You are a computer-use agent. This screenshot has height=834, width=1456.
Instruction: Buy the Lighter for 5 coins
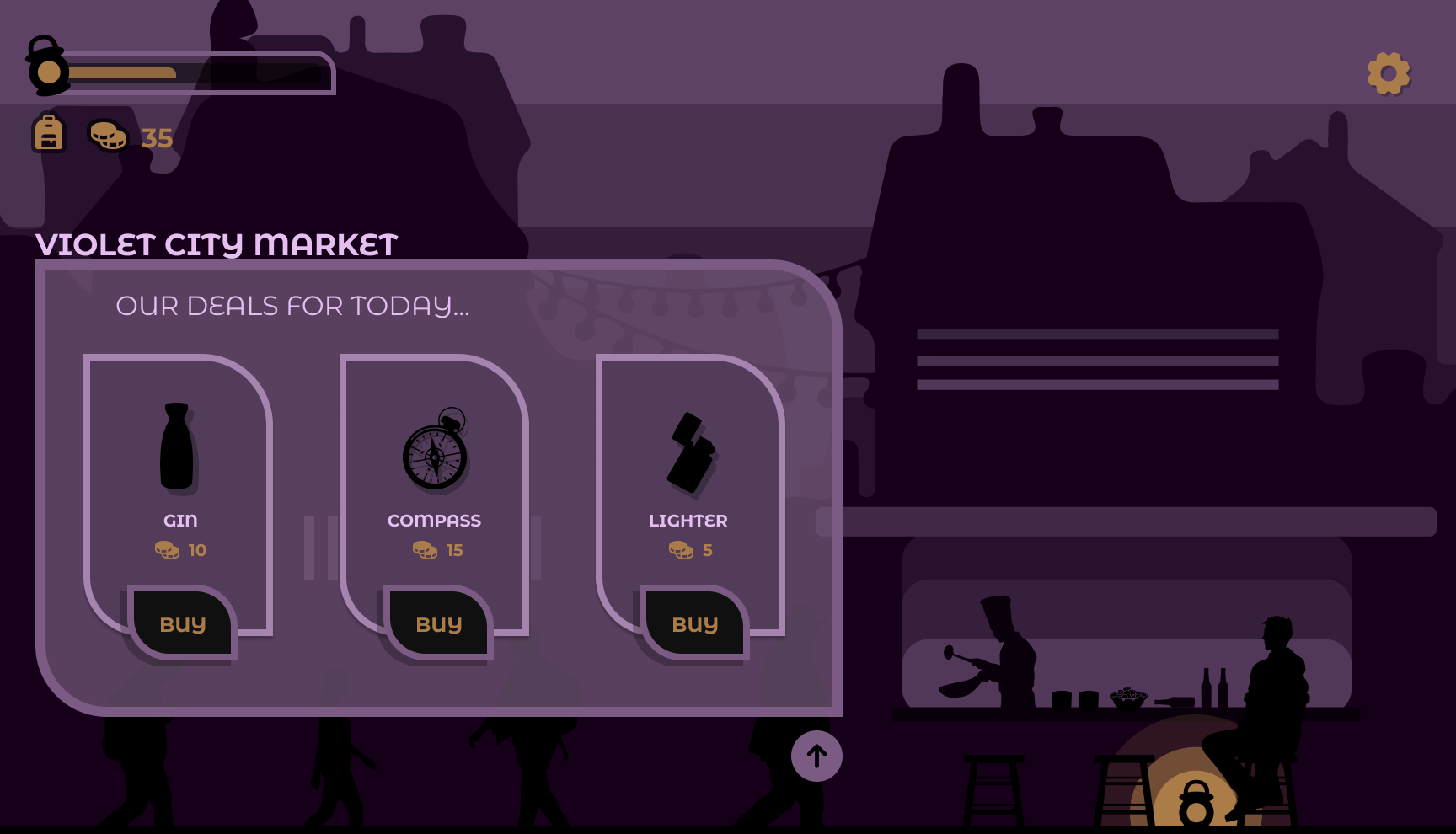click(x=695, y=624)
